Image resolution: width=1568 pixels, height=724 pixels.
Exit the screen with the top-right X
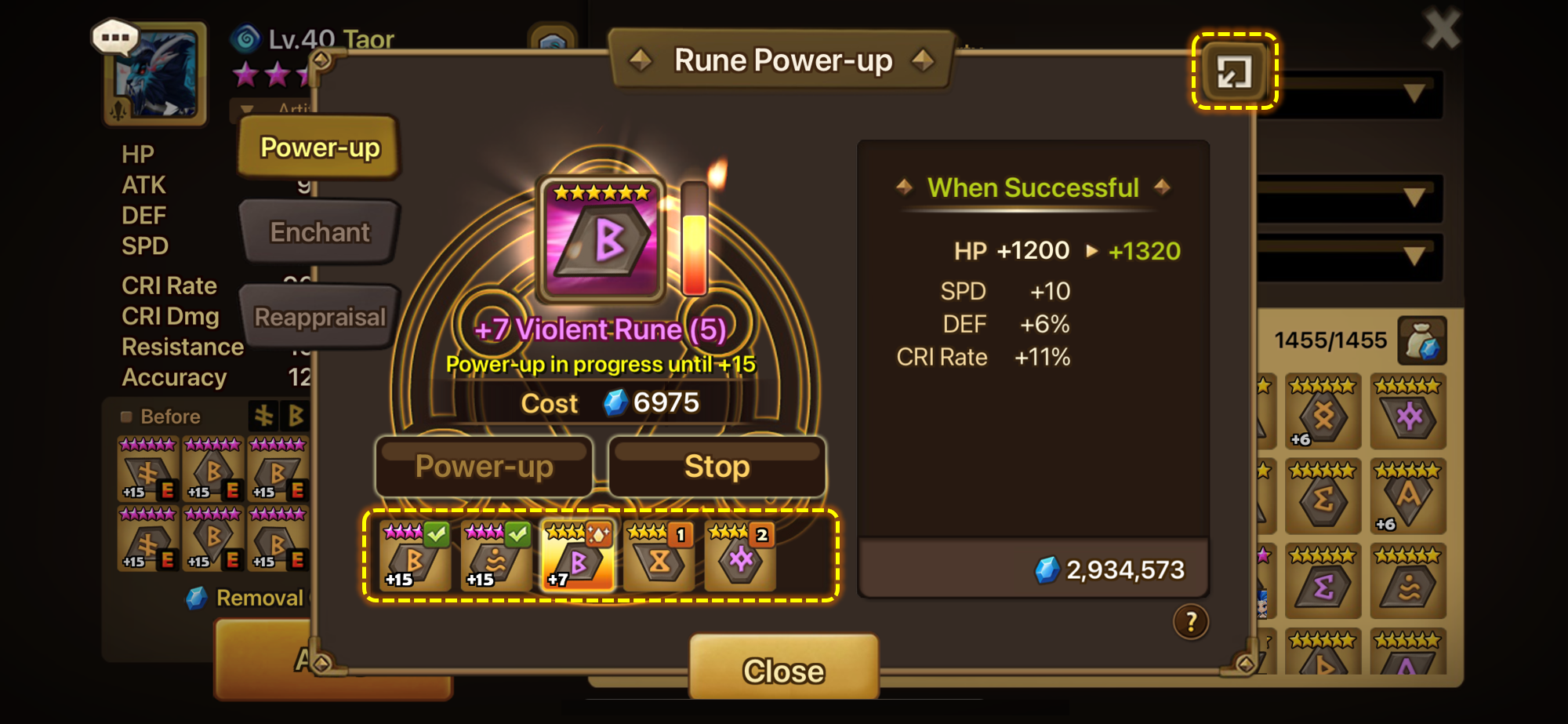point(1442,30)
